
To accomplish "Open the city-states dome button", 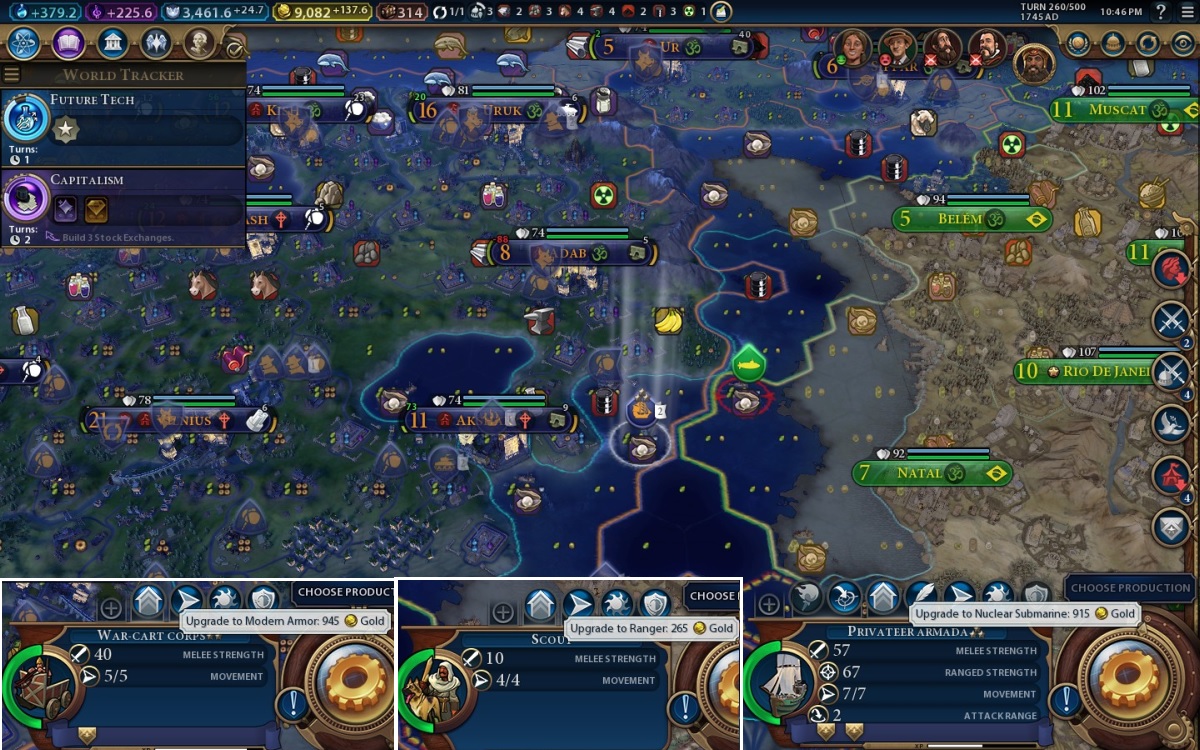I will coord(1113,44).
